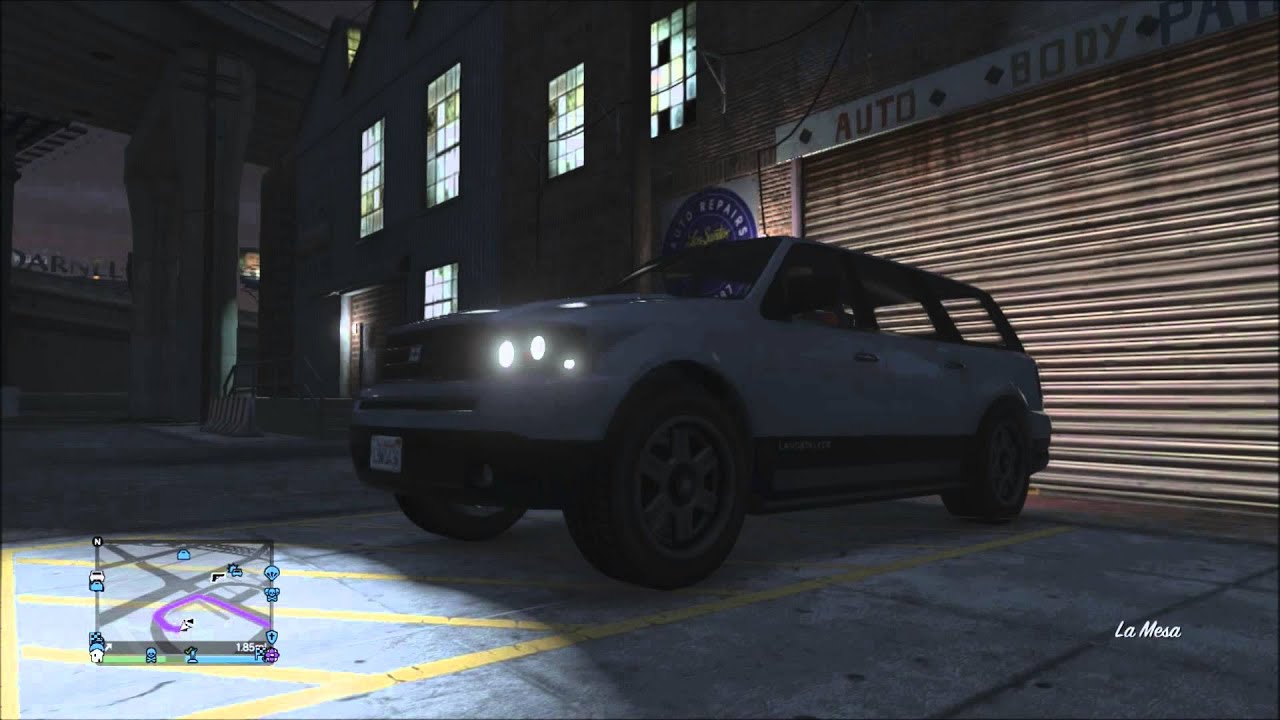Image resolution: width=1280 pixels, height=720 pixels.
Task: Click the 1.85 mile distance label
Action: (247, 645)
